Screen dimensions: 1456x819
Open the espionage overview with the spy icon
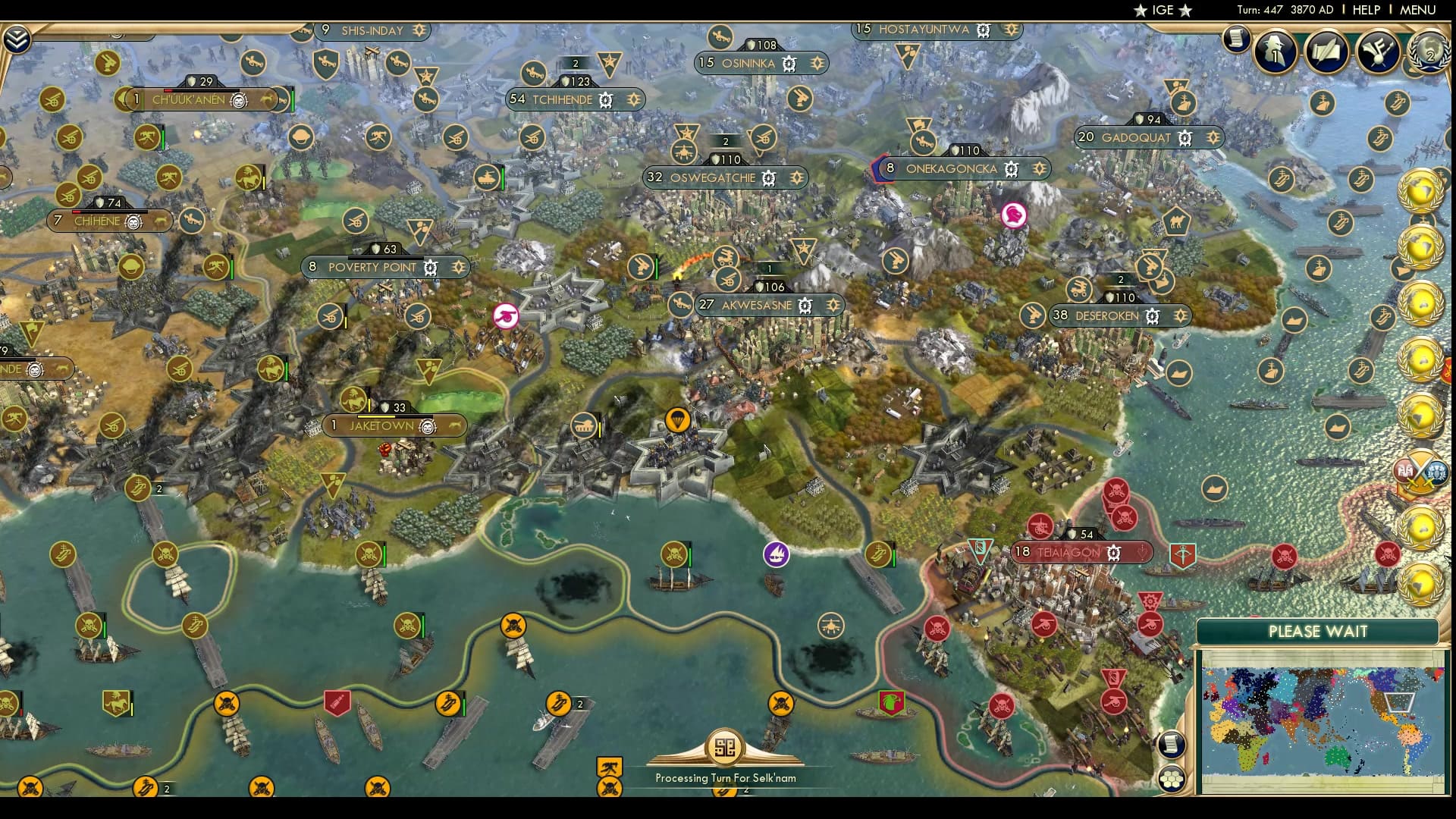(1274, 51)
